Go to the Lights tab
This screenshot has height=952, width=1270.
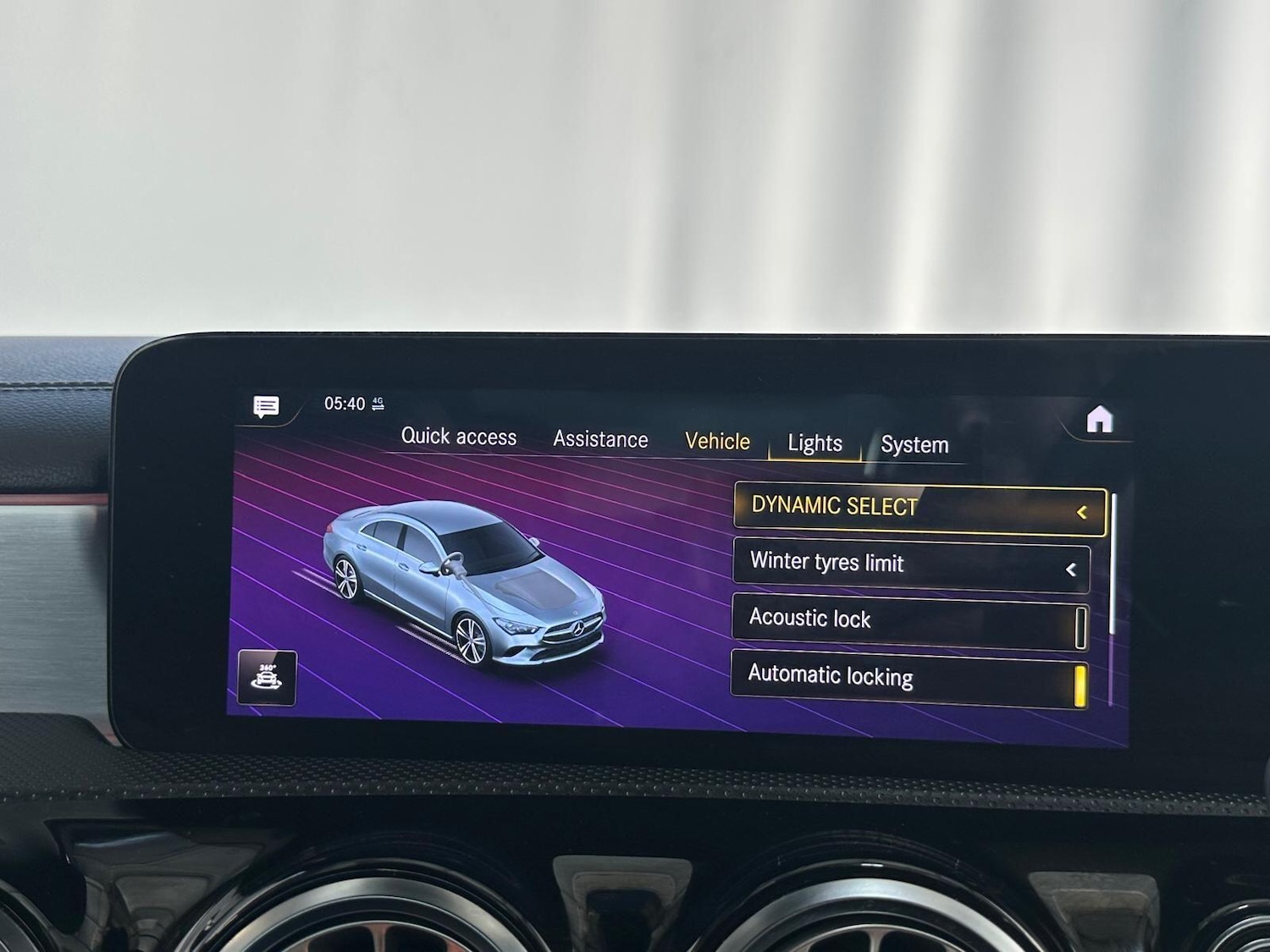click(814, 443)
